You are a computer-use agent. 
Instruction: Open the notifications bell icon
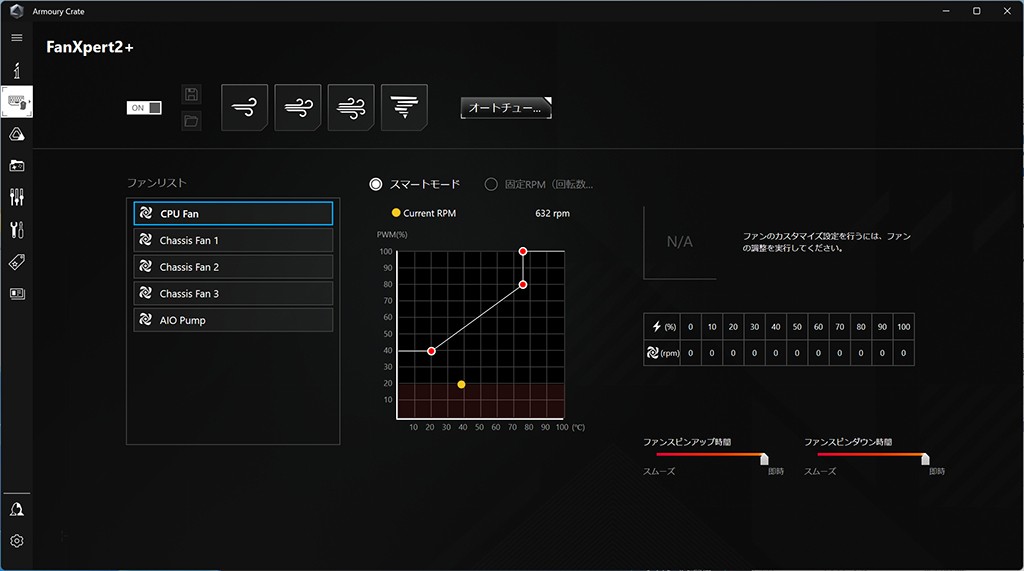[16, 510]
